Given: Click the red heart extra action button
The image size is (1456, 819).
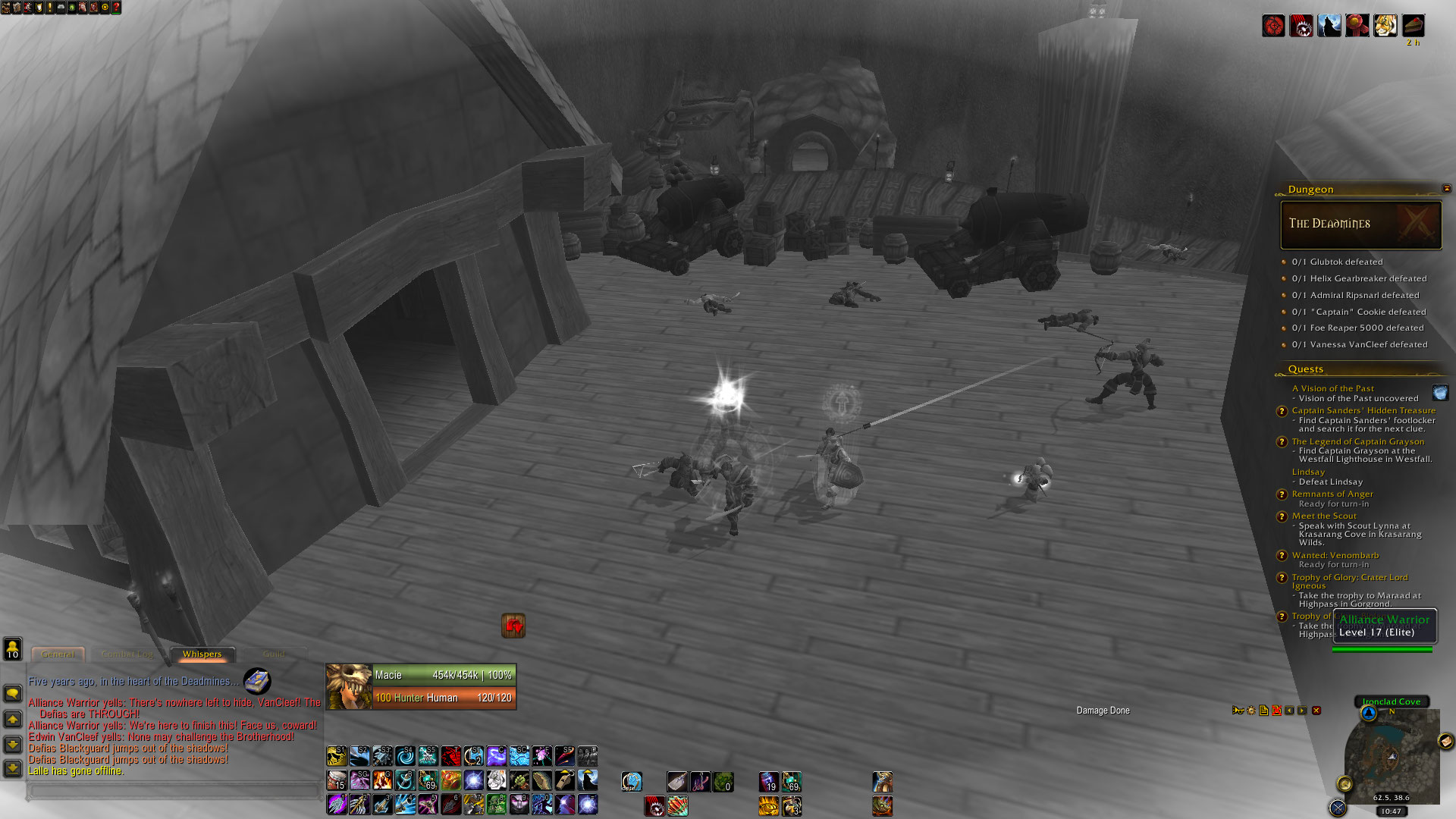Looking at the screenshot, I should click(x=513, y=626).
